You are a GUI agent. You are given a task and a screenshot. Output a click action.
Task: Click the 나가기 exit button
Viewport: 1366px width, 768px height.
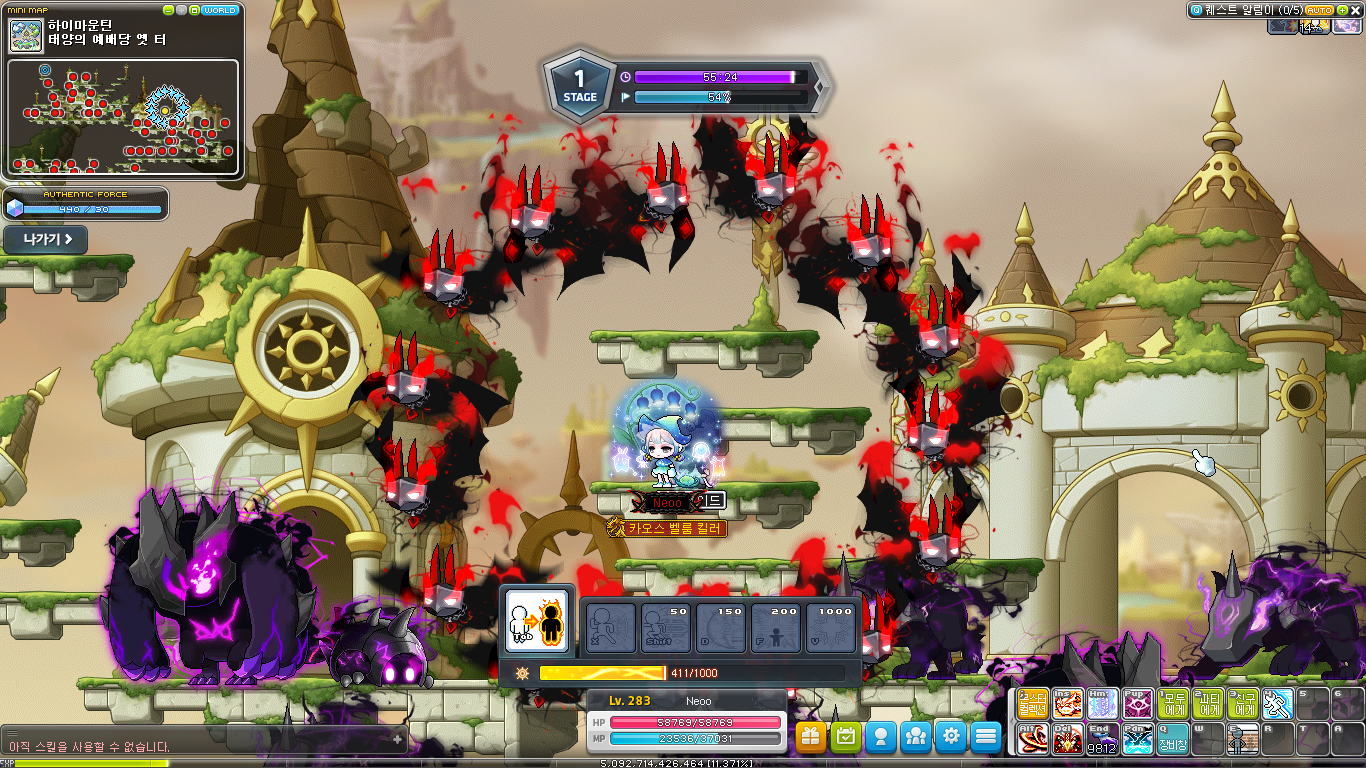click(x=45, y=240)
